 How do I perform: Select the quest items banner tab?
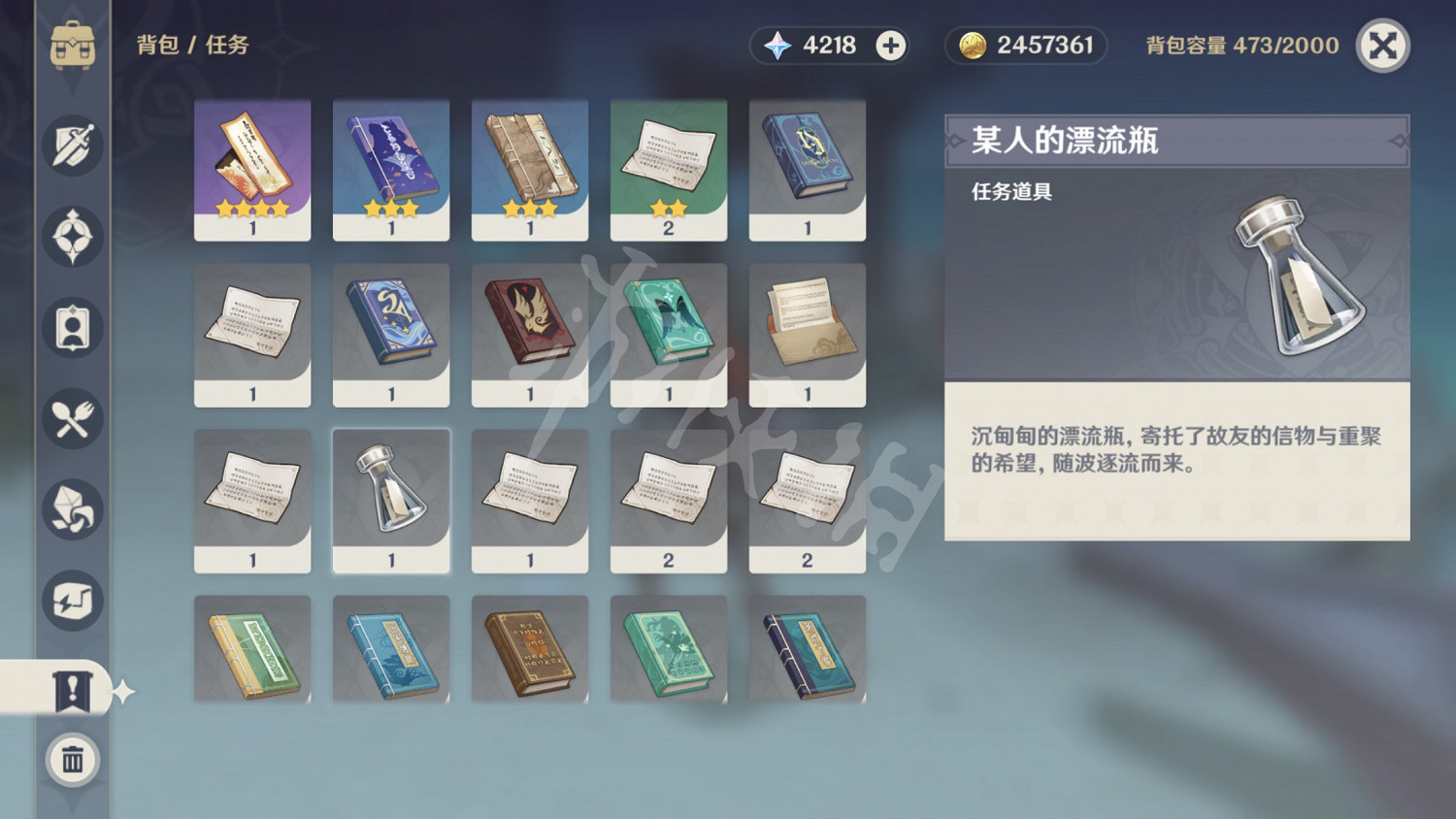73,689
